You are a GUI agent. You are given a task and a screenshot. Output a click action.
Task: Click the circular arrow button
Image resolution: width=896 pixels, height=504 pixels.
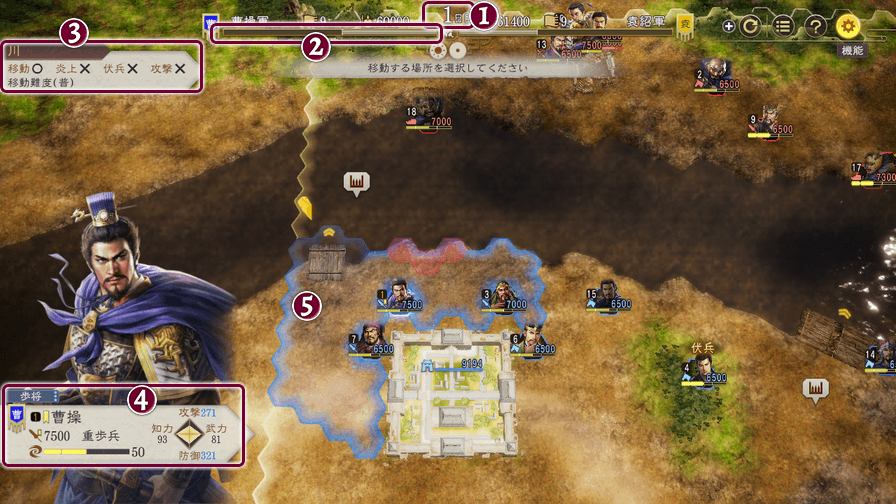[x=751, y=27]
